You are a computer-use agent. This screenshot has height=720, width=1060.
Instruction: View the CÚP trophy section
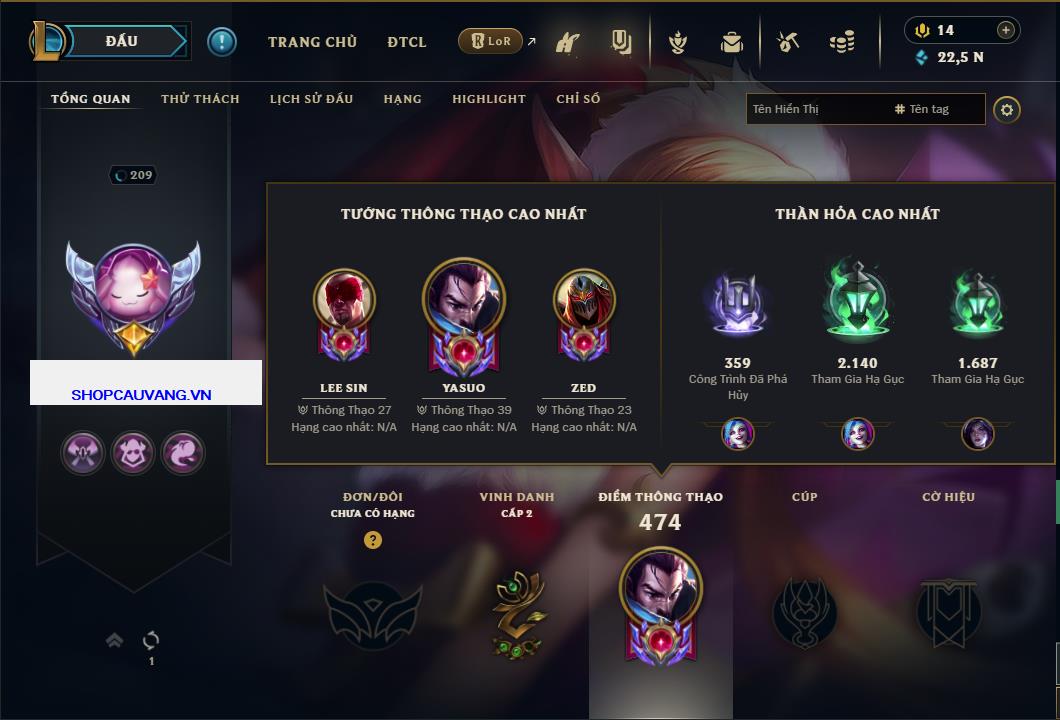coord(805,612)
